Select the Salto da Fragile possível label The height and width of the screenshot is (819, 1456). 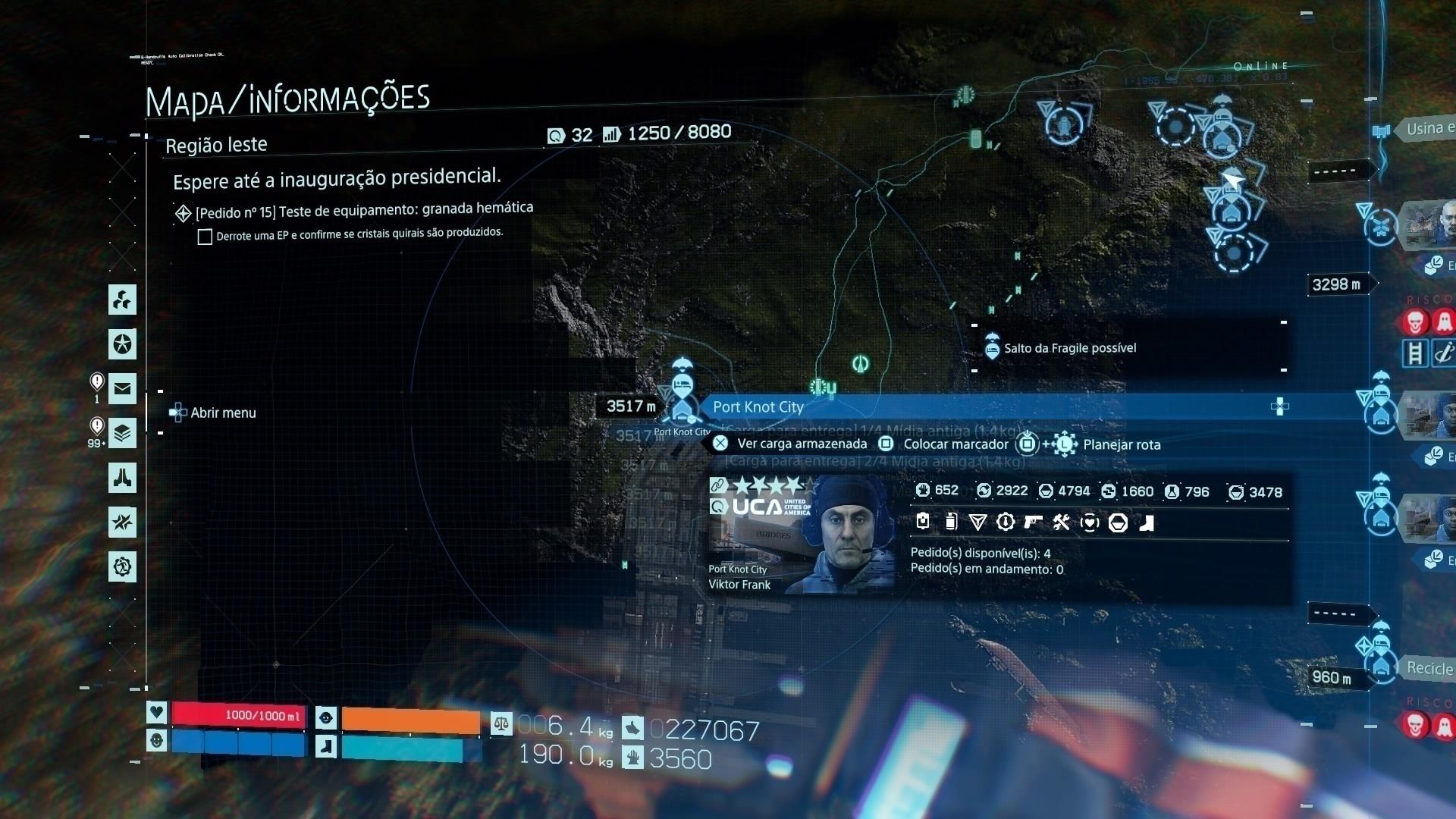pyautogui.click(x=1069, y=349)
